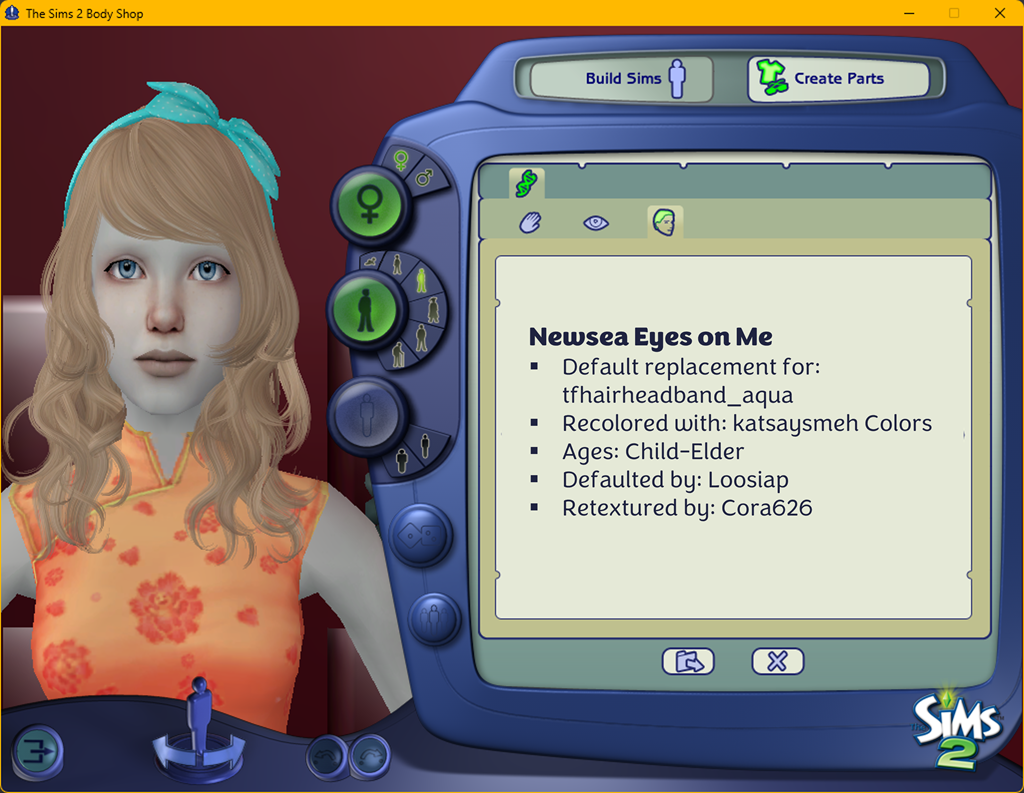The height and width of the screenshot is (793, 1024).
Task: Pick the small female symbol option
Action: (x=401, y=160)
